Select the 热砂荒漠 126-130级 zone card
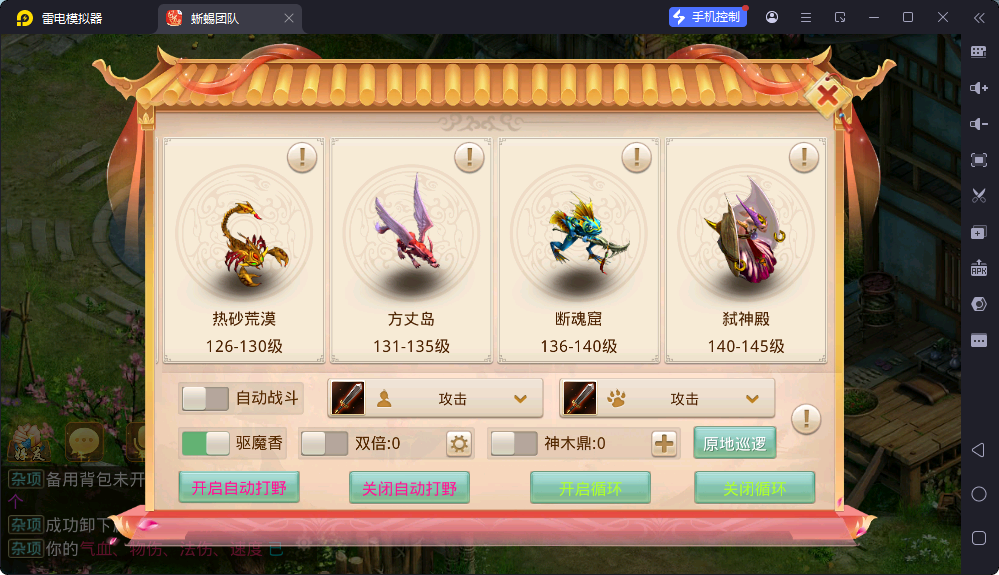The height and width of the screenshot is (575, 999). tap(244, 250)
